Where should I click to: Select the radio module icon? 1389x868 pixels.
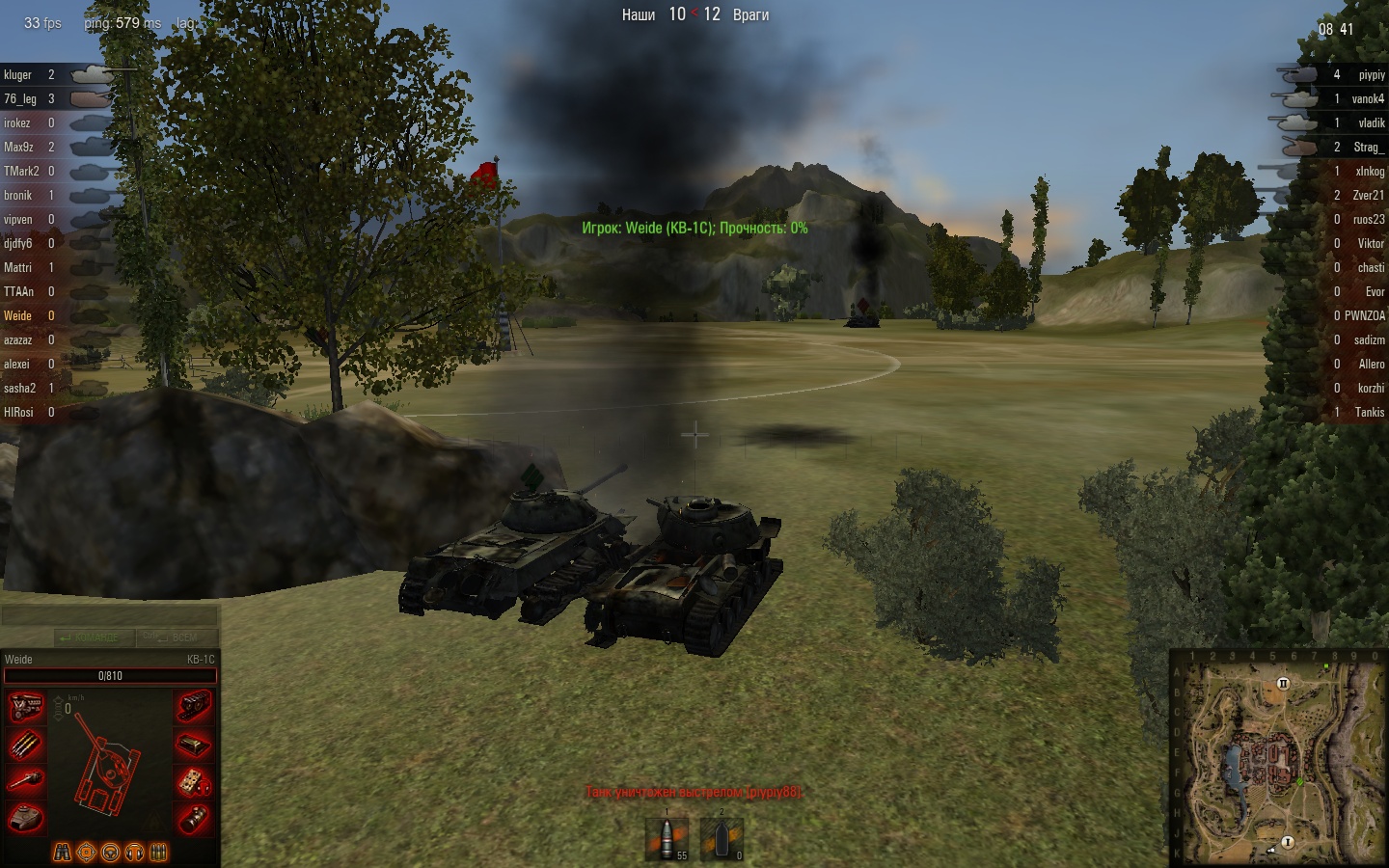point(193,780)
